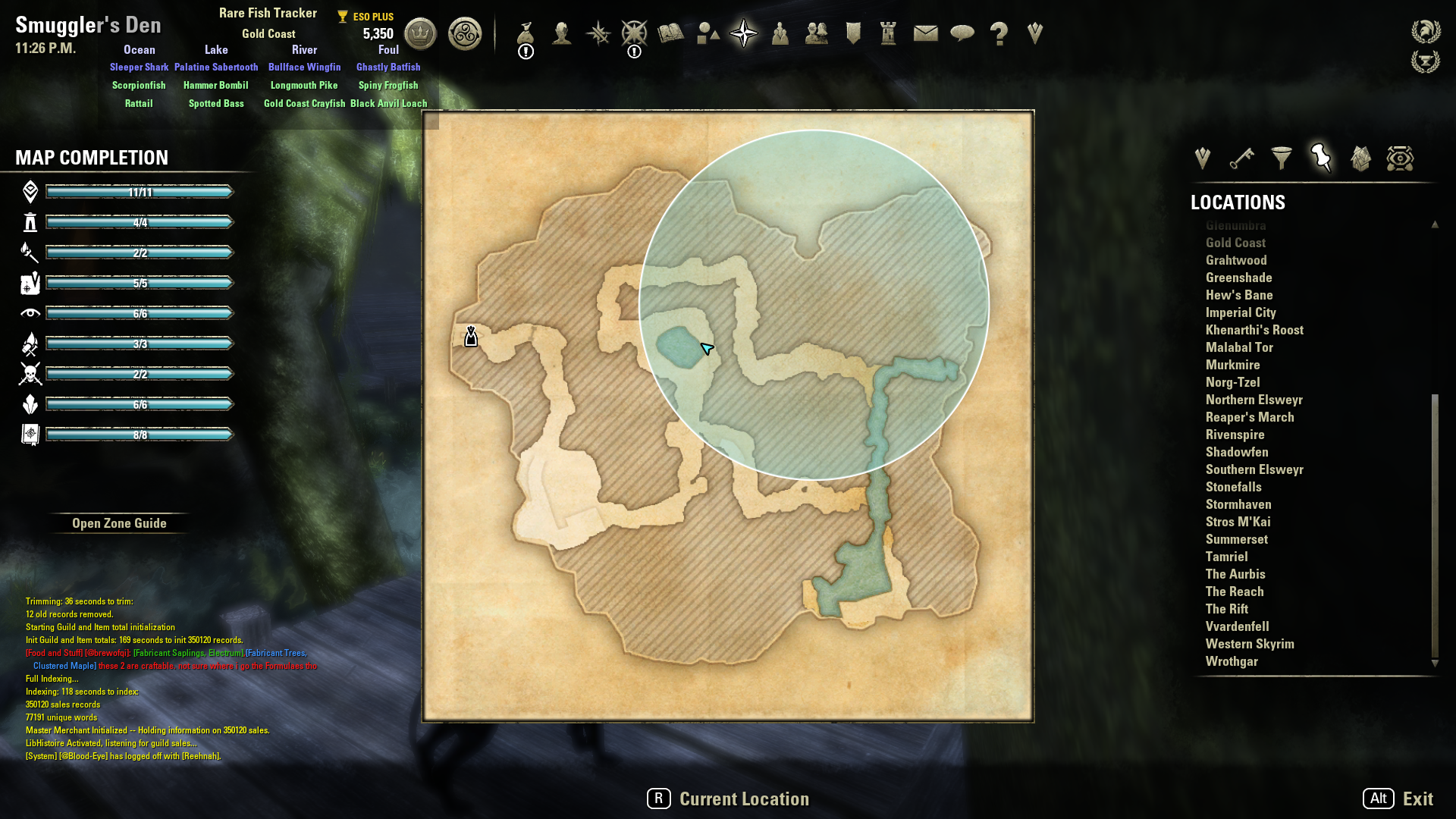
Task: Open the map filters funnel tab
Action: (x=1281, y=158)
